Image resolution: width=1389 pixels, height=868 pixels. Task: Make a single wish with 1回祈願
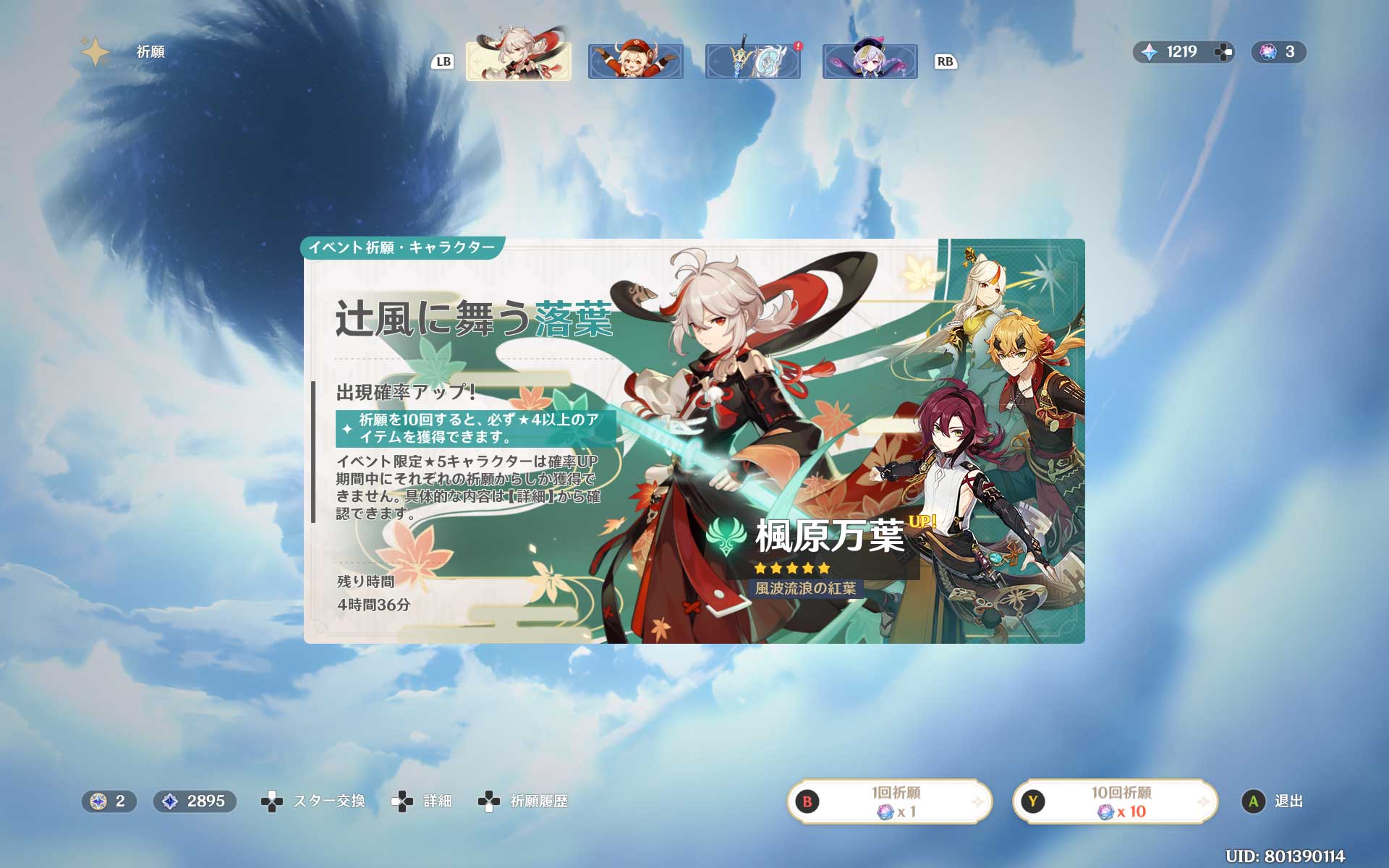[x=889, y=801]
